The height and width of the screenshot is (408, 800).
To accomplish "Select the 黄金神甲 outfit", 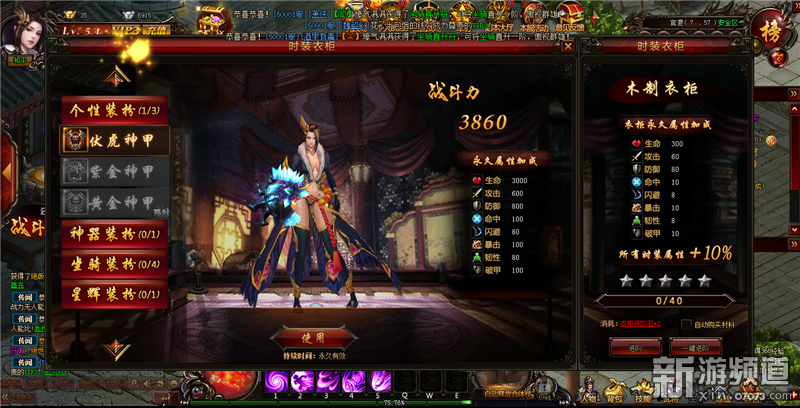I will (x=113, y=202).
